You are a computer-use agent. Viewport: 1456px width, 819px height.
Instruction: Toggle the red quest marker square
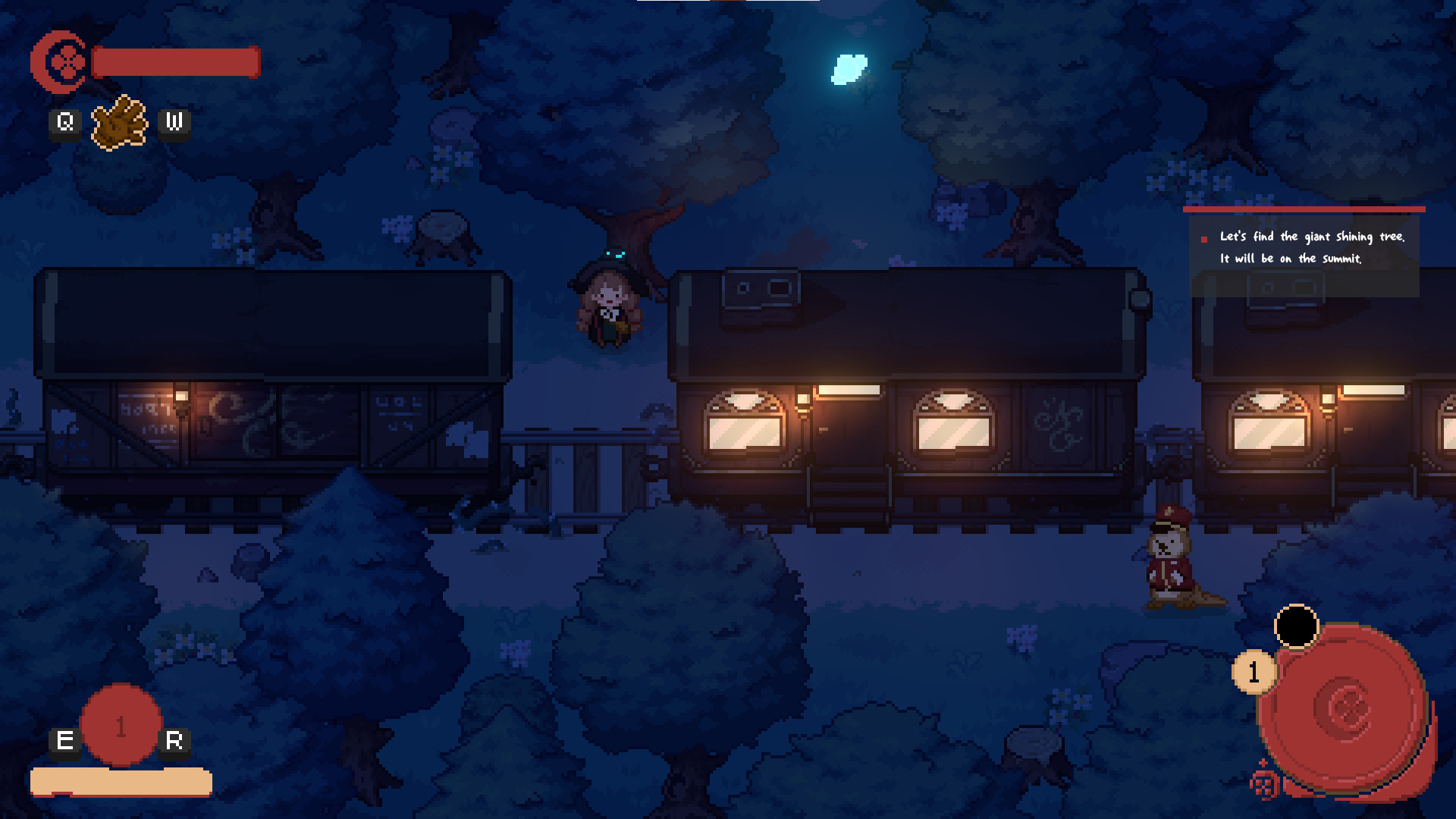coord(1203,238)
